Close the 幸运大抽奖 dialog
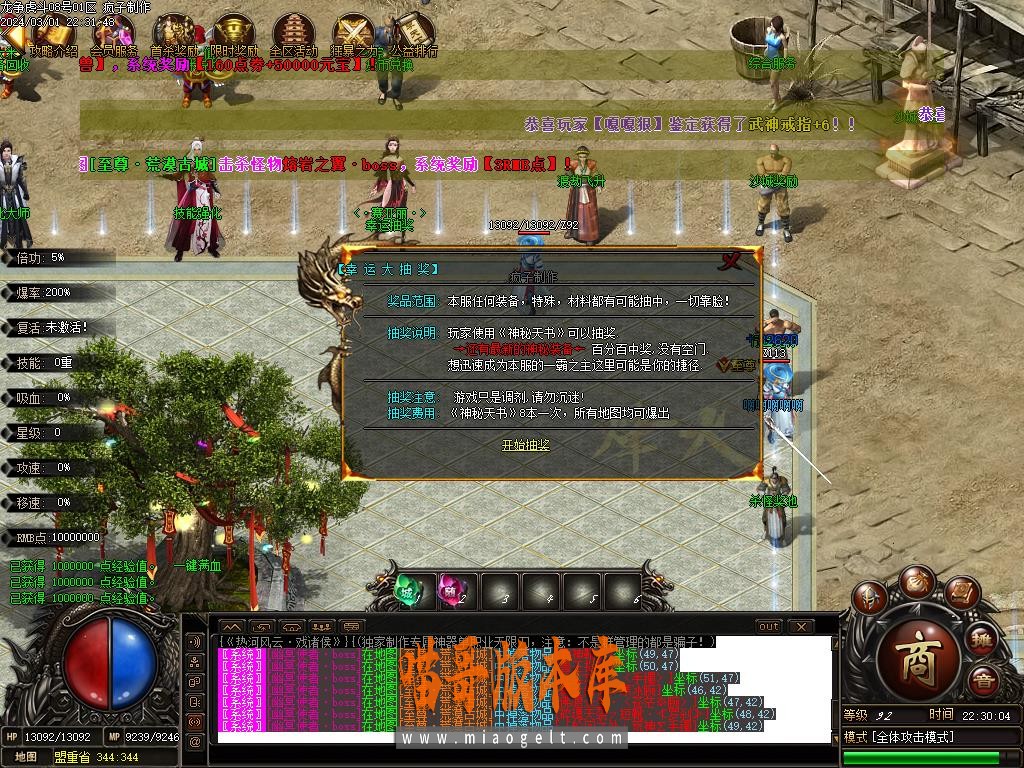 [733, 260]
